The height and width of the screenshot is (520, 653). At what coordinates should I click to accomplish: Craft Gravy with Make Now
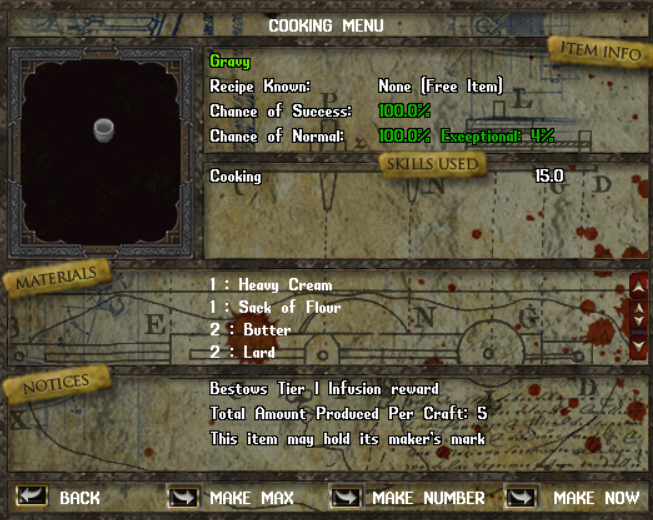point(521,497)
